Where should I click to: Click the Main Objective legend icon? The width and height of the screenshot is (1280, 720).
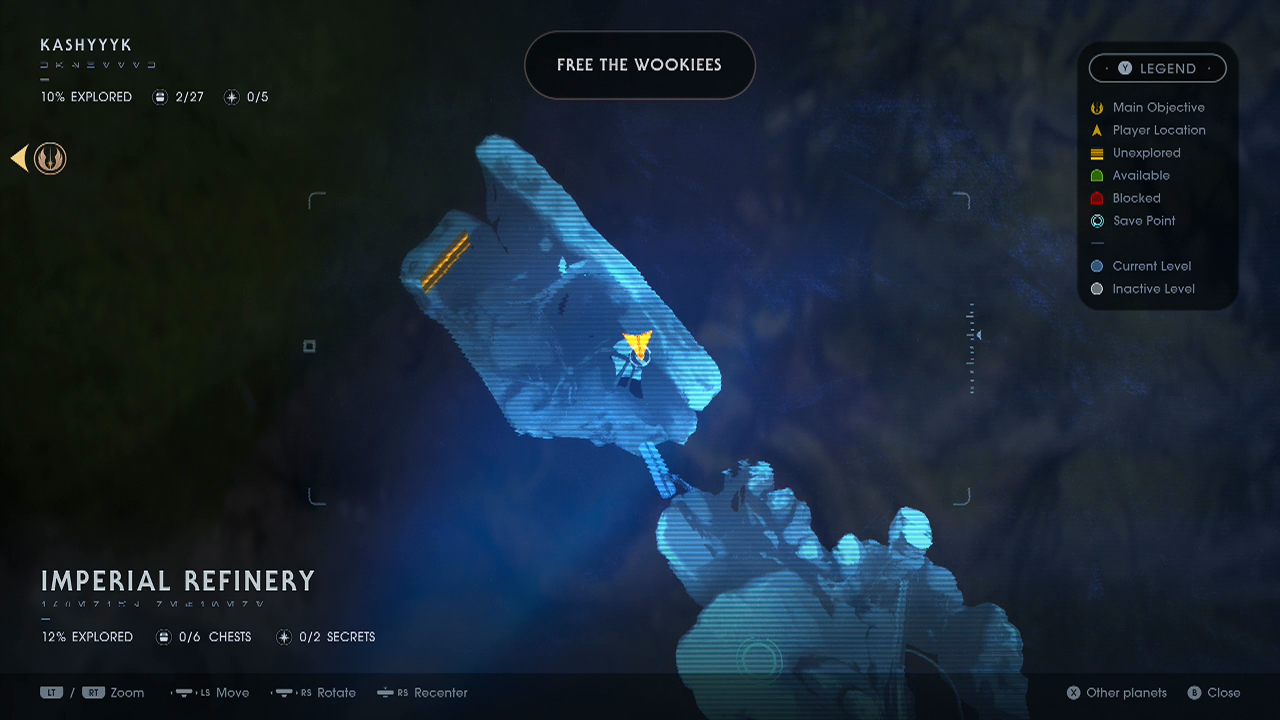click(1096, 107)
